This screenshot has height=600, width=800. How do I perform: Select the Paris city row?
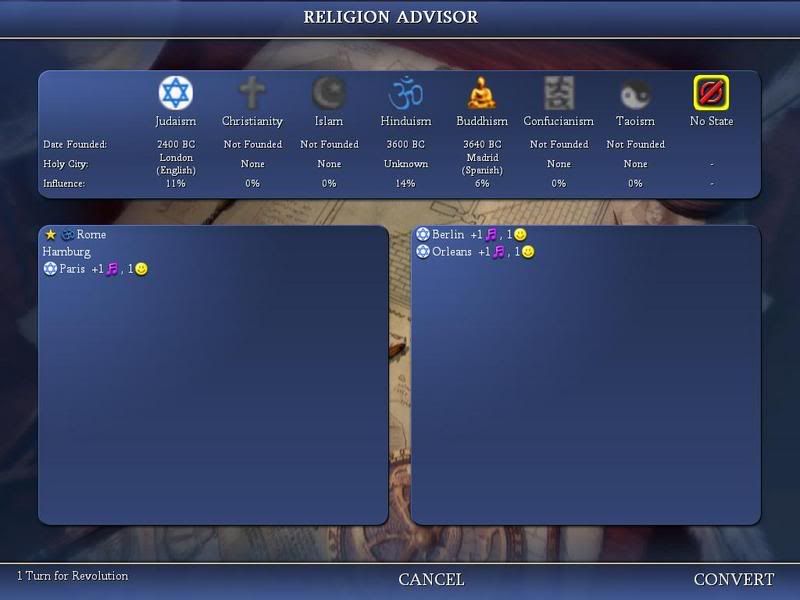point(72,269)
